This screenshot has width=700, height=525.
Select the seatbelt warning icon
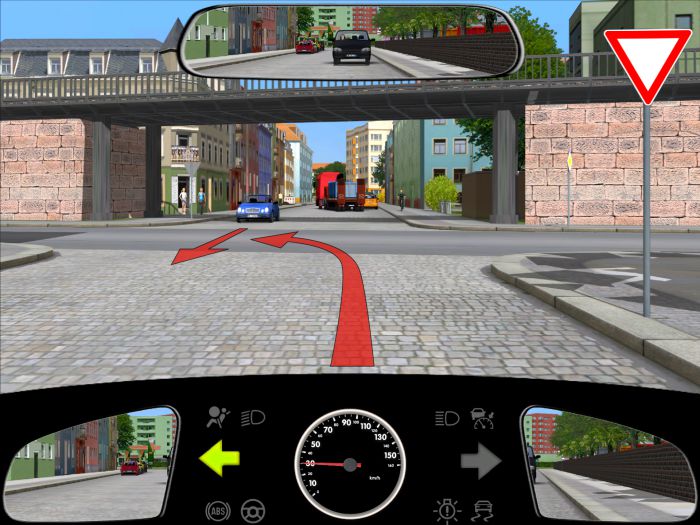pos(485,417)
